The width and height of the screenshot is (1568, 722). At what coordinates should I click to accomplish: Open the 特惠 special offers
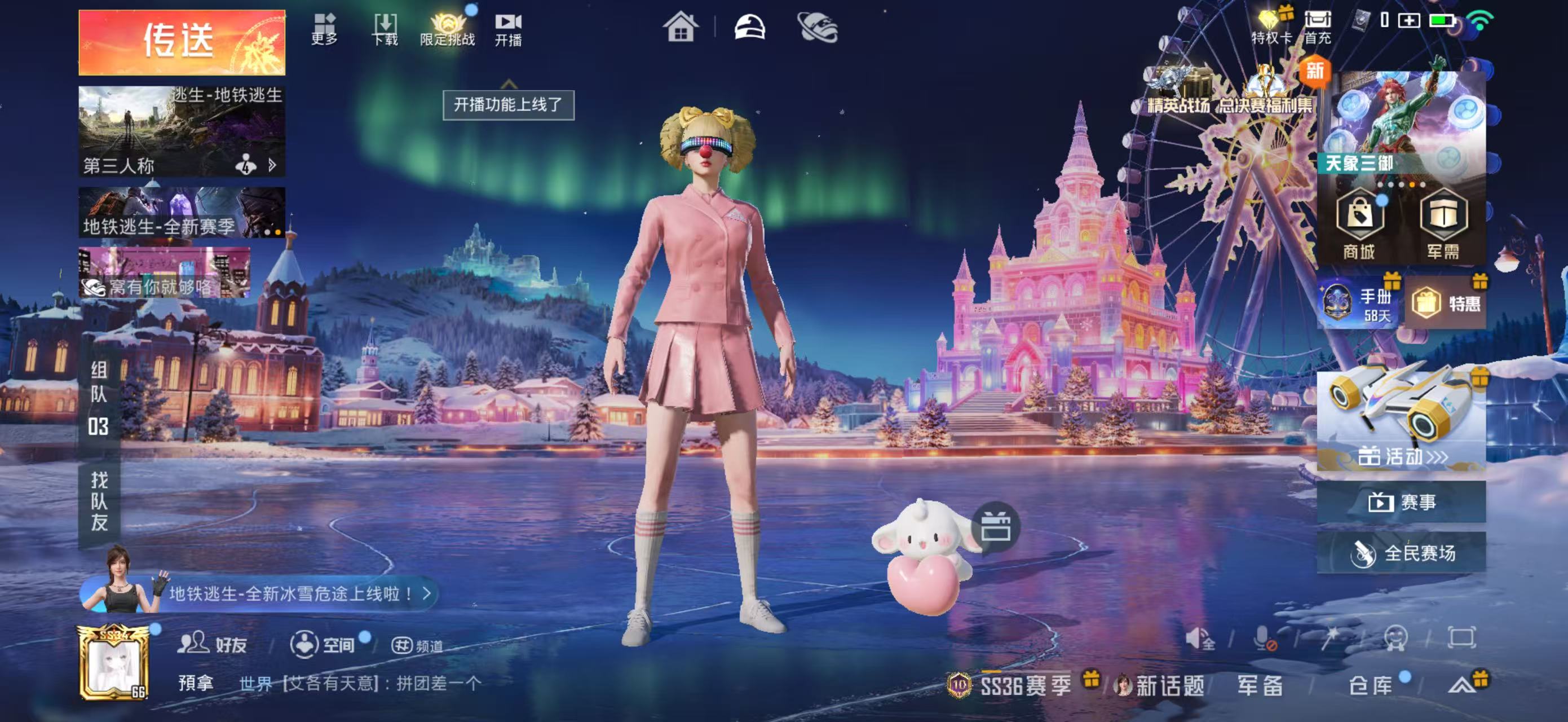coord(1446,302)
